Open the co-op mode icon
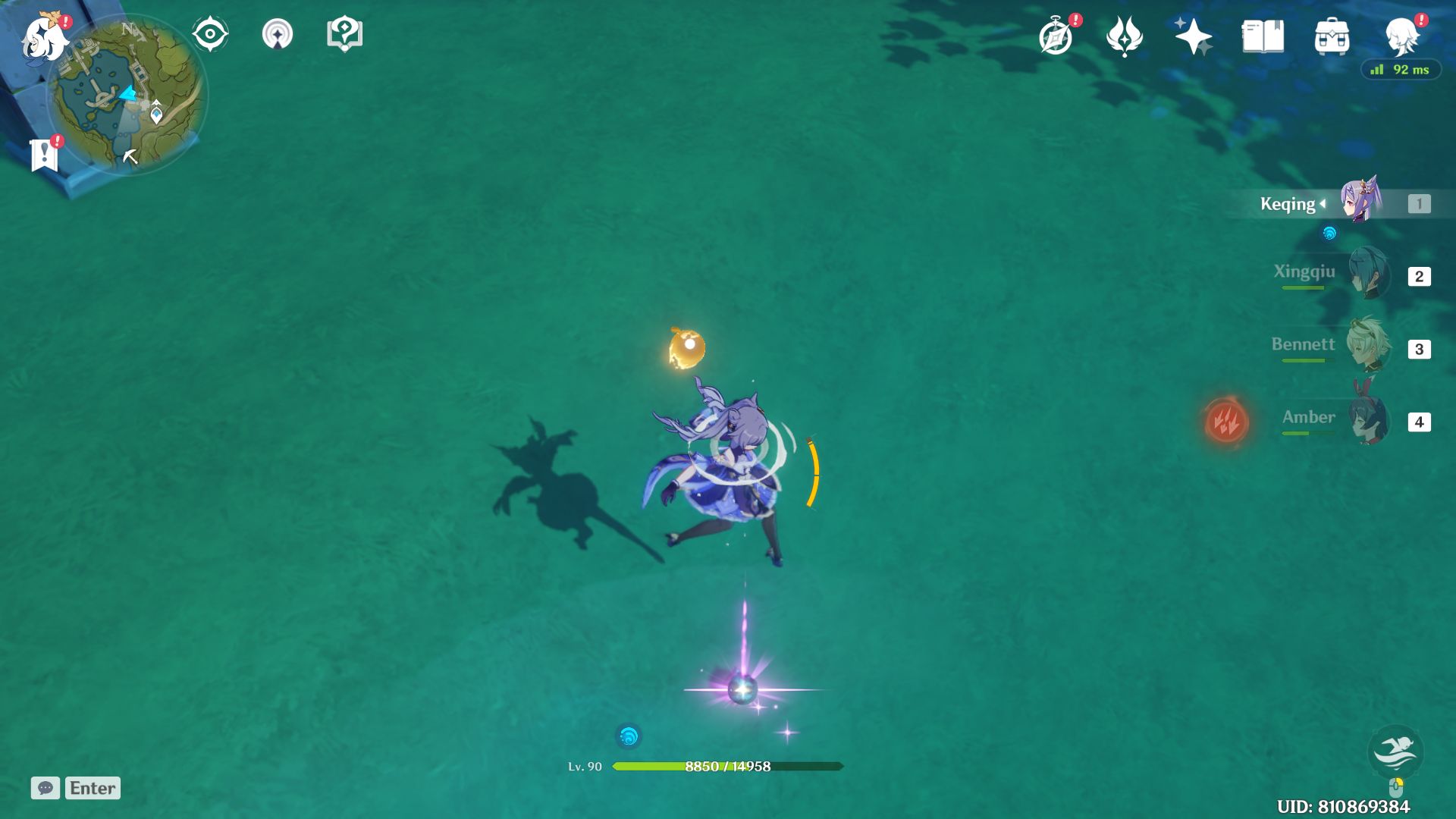Image resolution: width=1456 pixels, height=819 pixels. tap(277, 34)
